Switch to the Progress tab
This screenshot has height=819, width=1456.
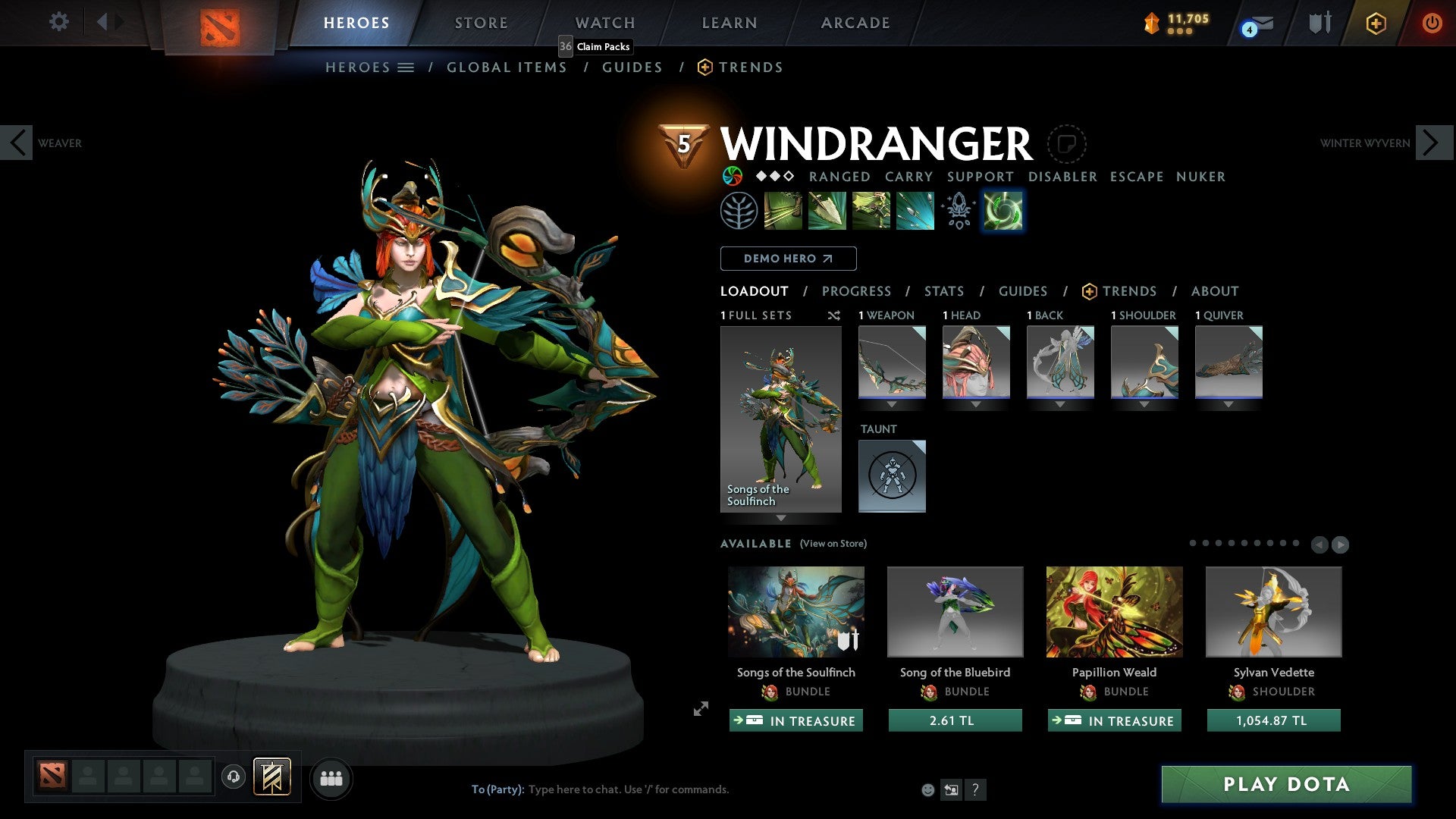coord(857,291)
